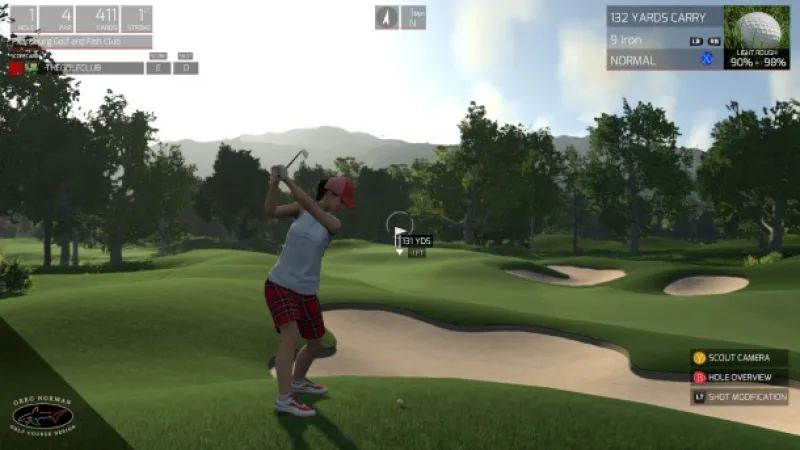
Task: Change the Normal shot type
Action: click(664, 60)
